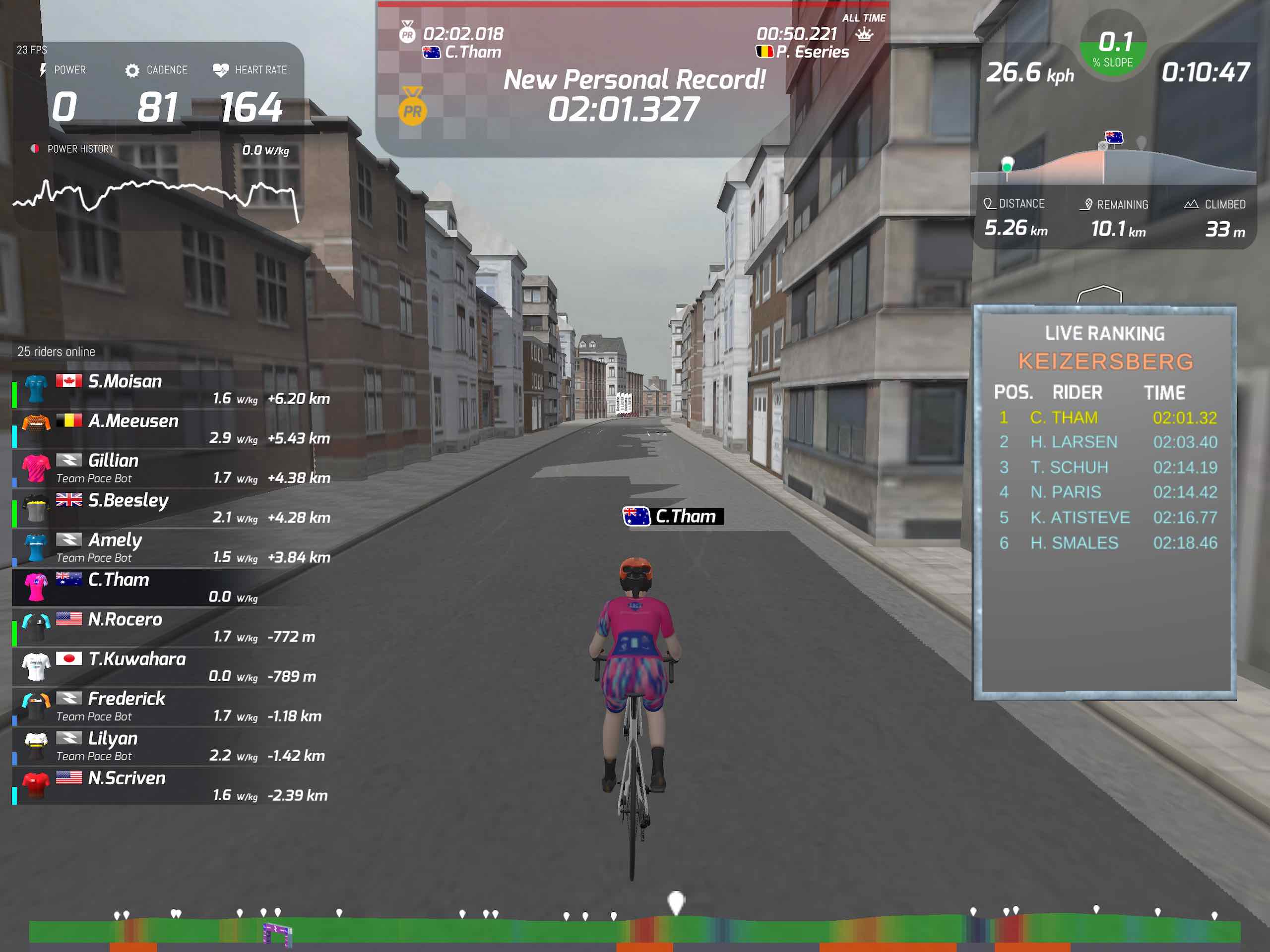Select the Gillian Team Pace Bot row

point(172,469)
